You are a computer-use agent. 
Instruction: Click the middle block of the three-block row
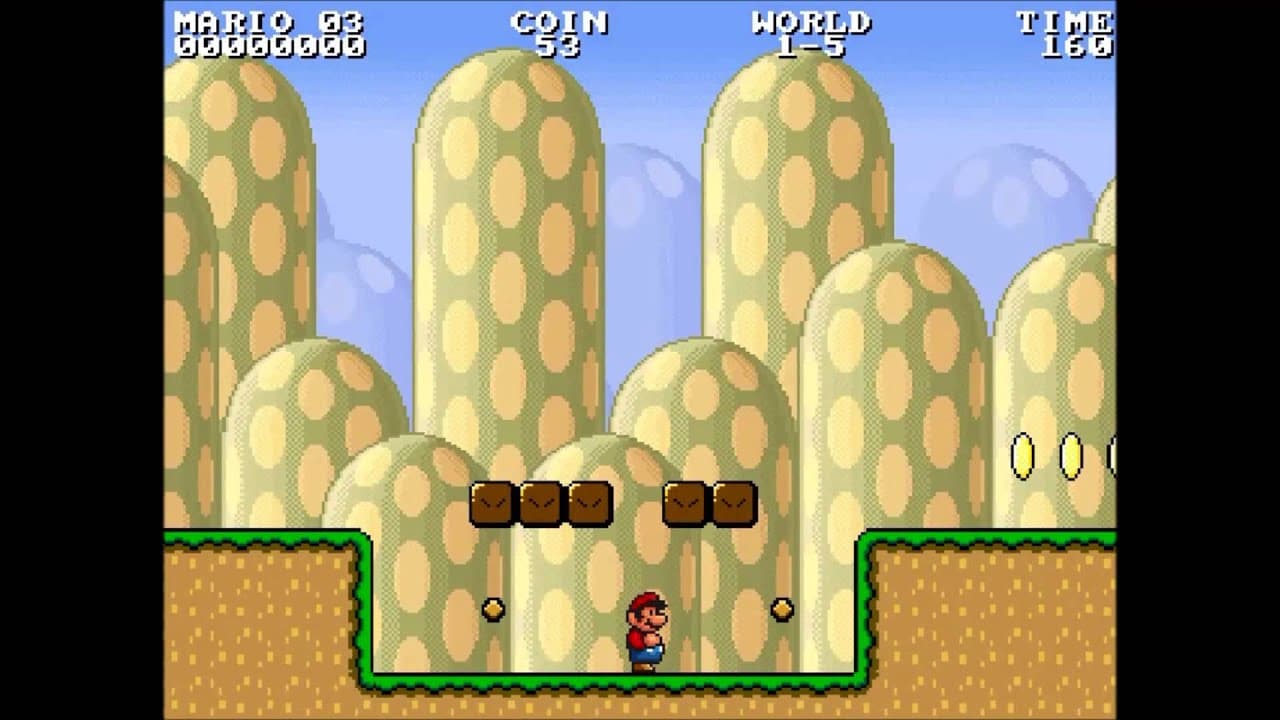pos(539,501)
